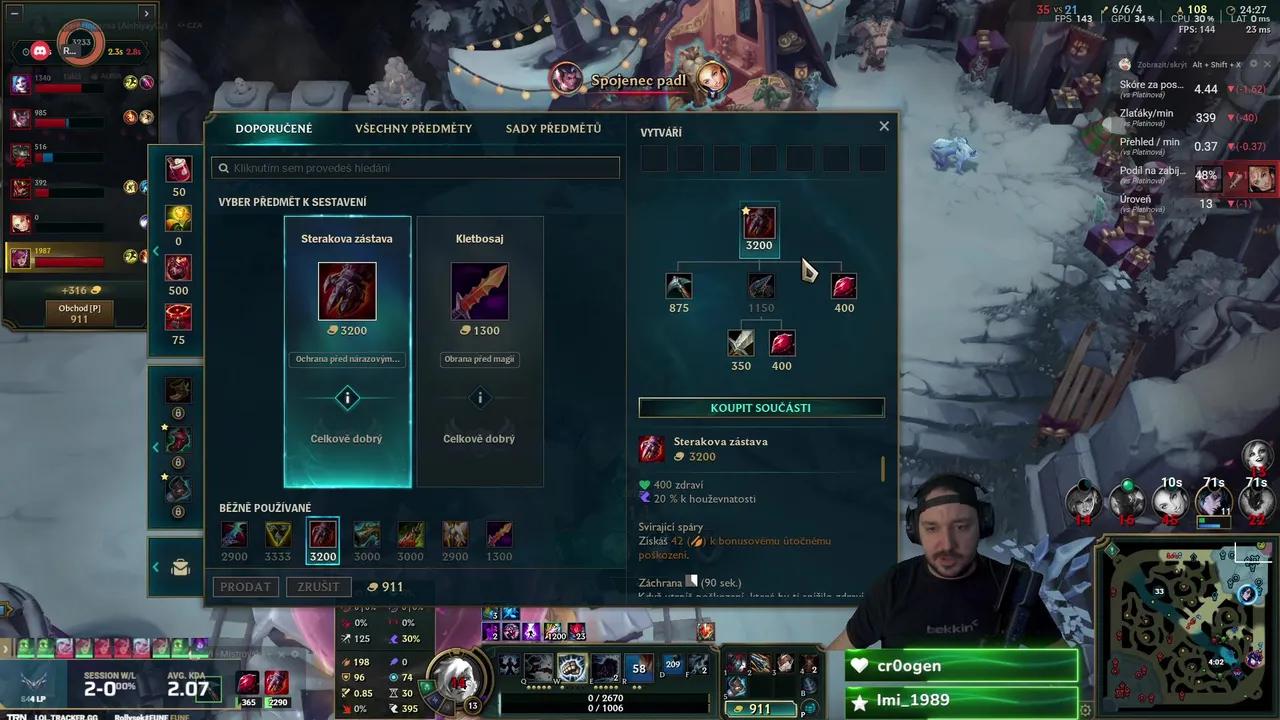
Task: Click the gold counter showing 911
Action: (759, 709)
